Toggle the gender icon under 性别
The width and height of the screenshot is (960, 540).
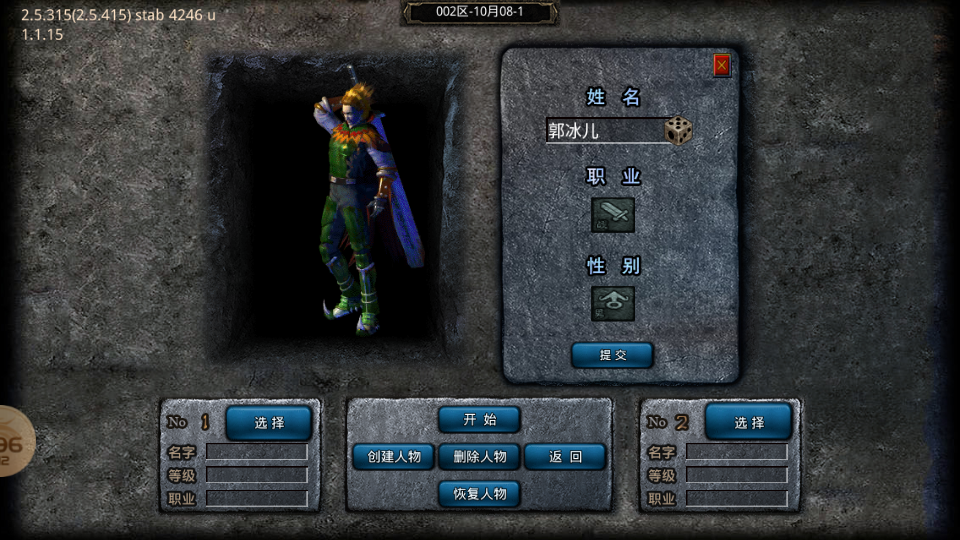(x=613, y=303)
